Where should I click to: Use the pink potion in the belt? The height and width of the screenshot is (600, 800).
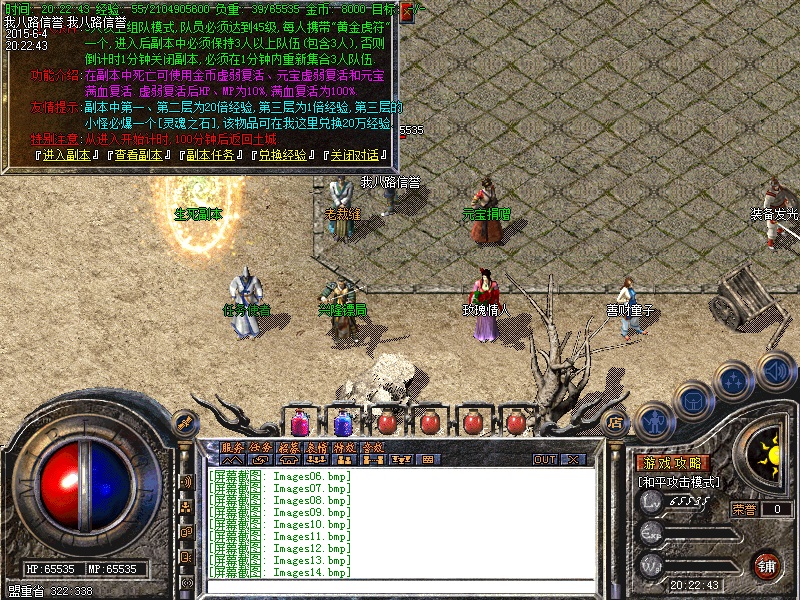[x=299, y=422]
